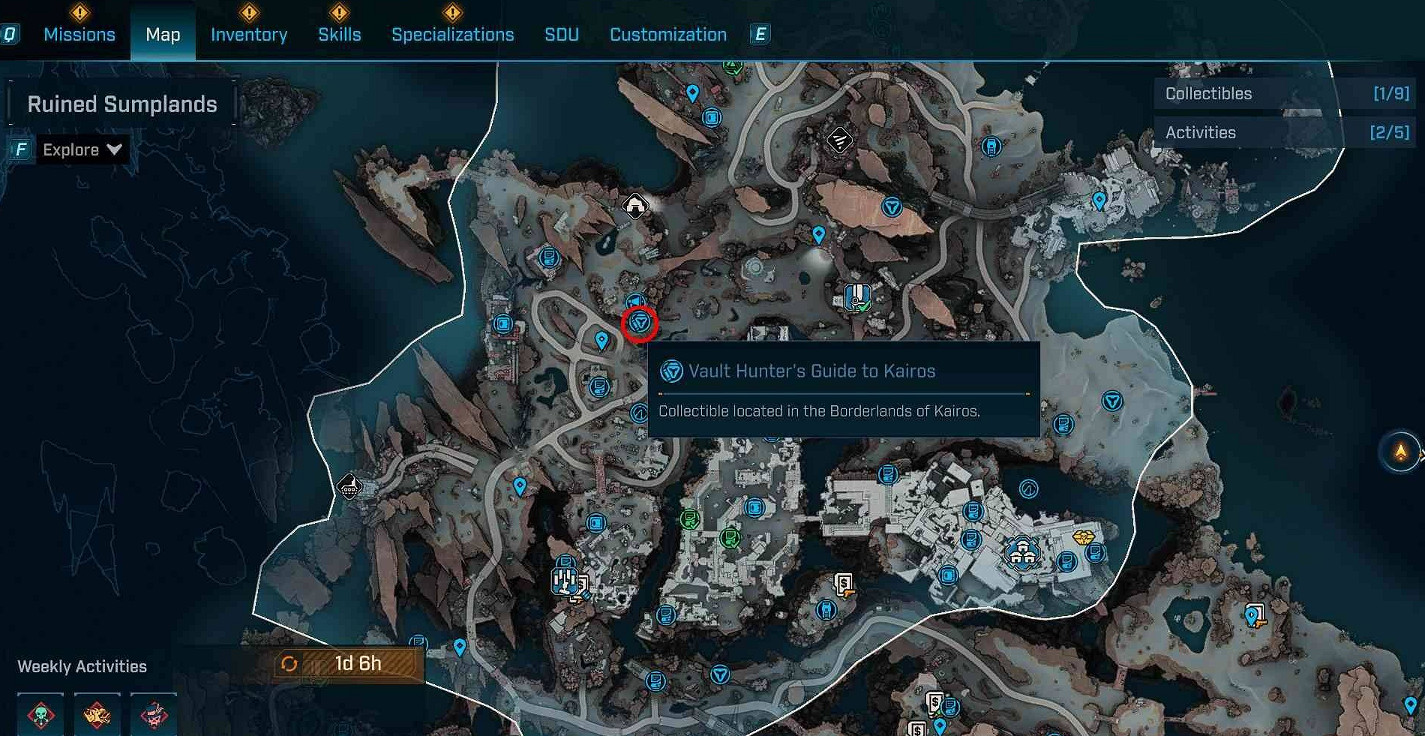Viewport: 1425px width, 736px height.
Task: Switch to the Missions tab
Action: pyautogui.click(x=79, y=34)
